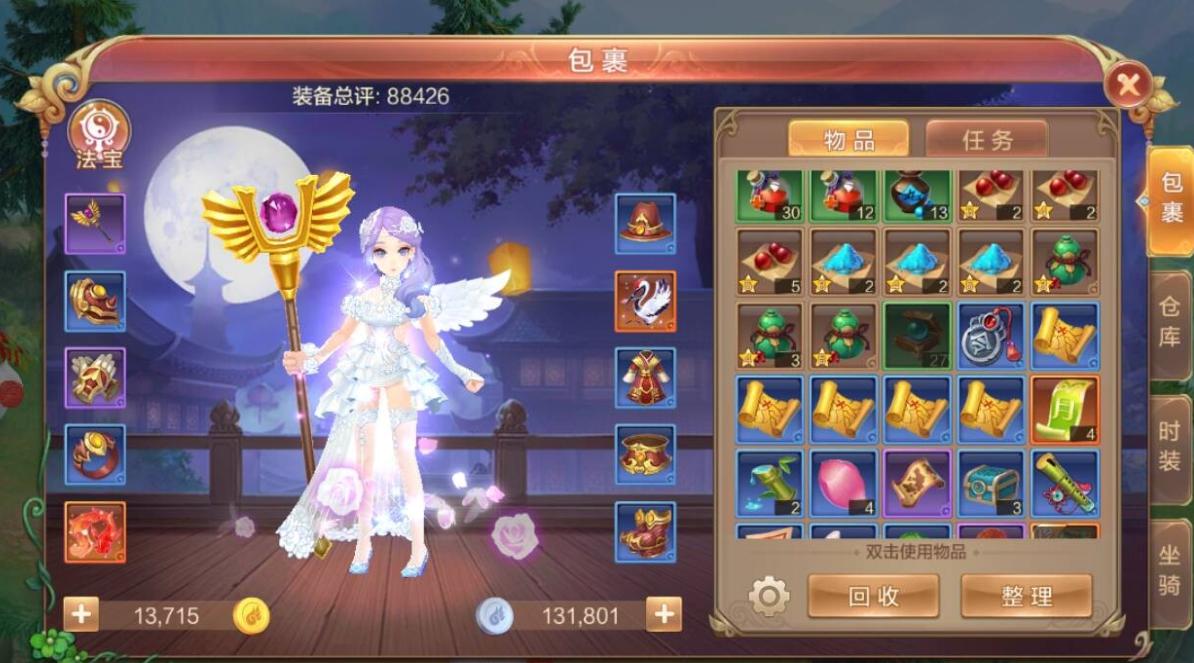
Task: Select the equipped staff weapon slot
Action: coord(96,223)
